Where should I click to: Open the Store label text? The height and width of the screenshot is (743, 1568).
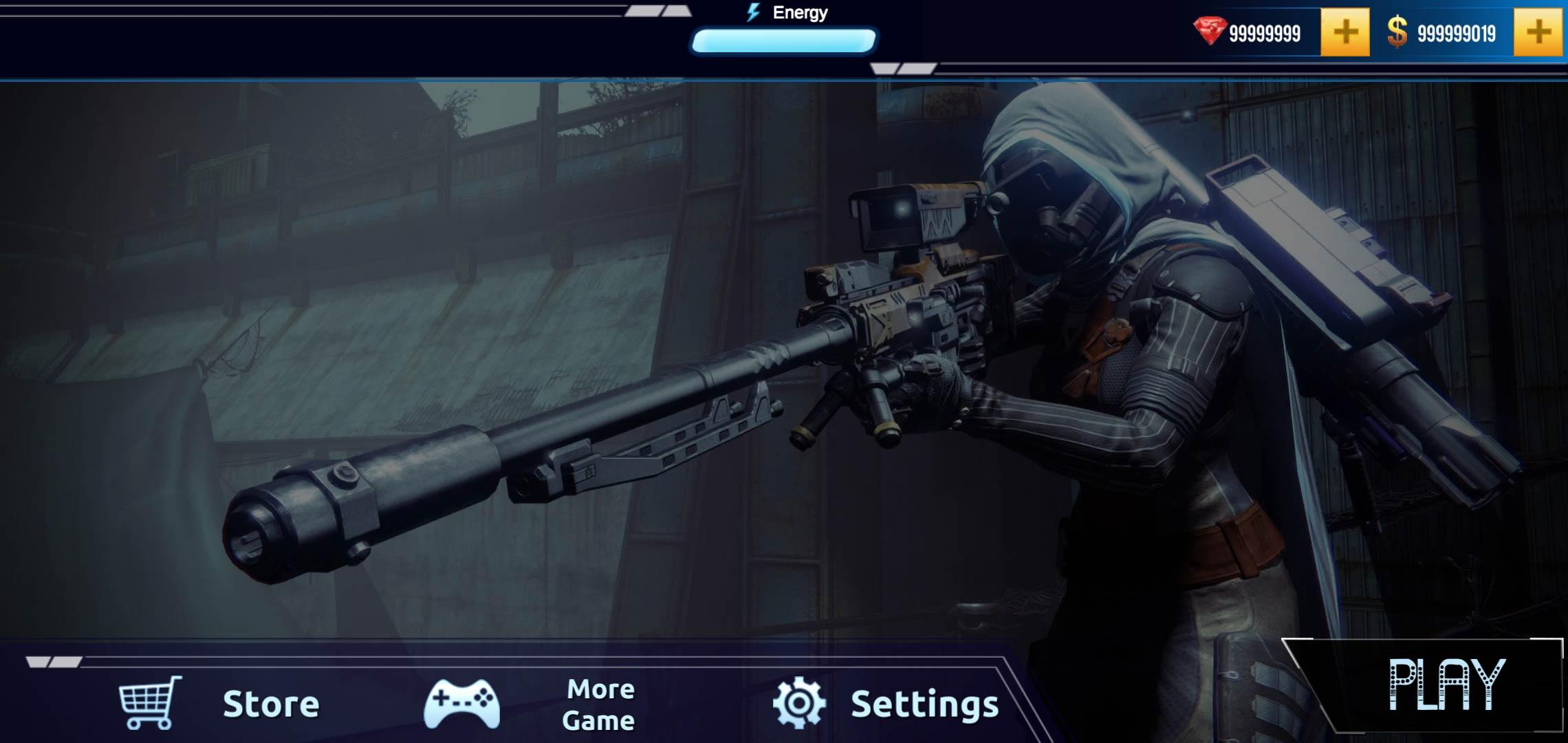(x=272, y=703)
